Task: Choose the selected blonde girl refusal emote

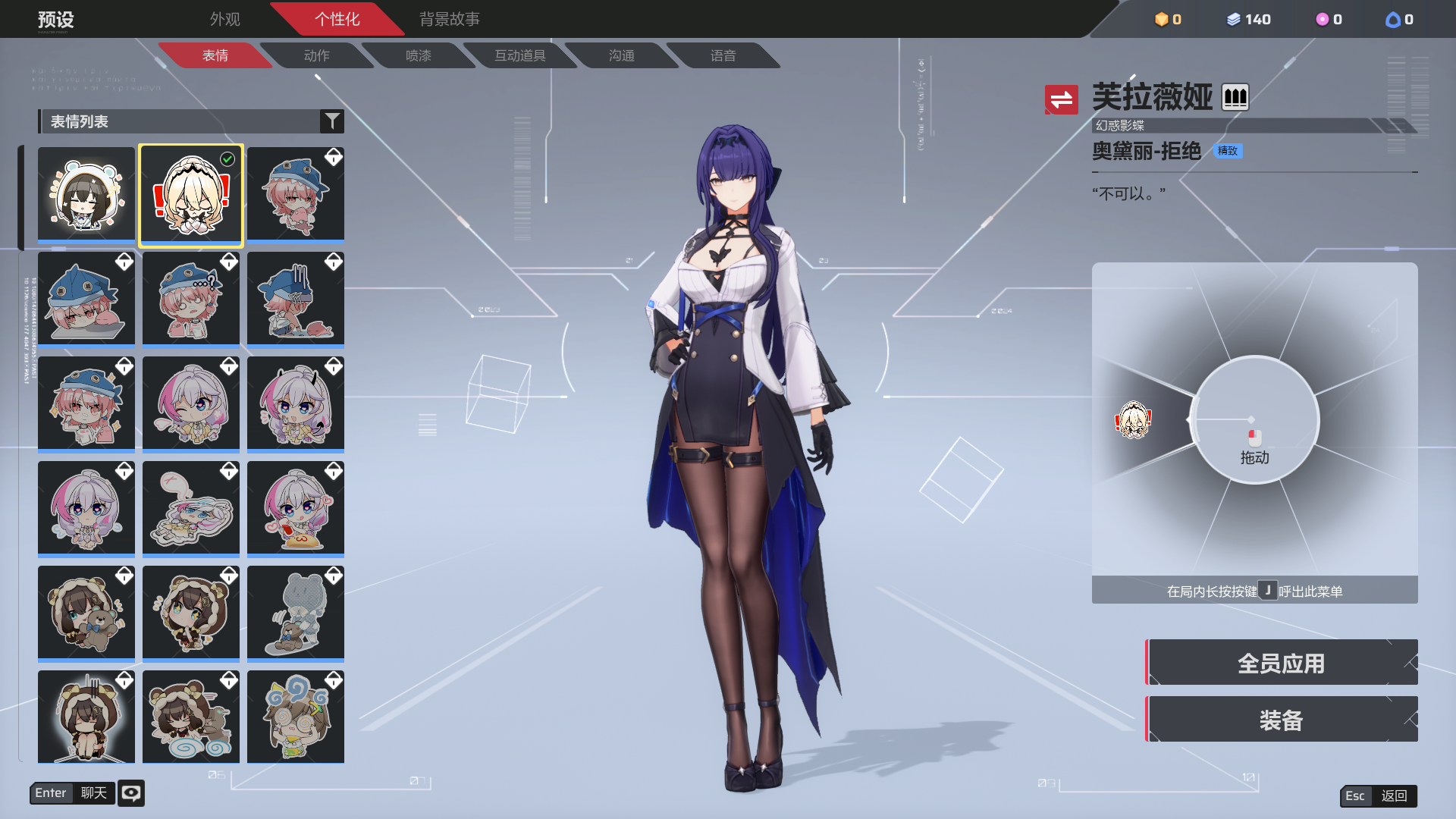Action: tap(191, 195)
